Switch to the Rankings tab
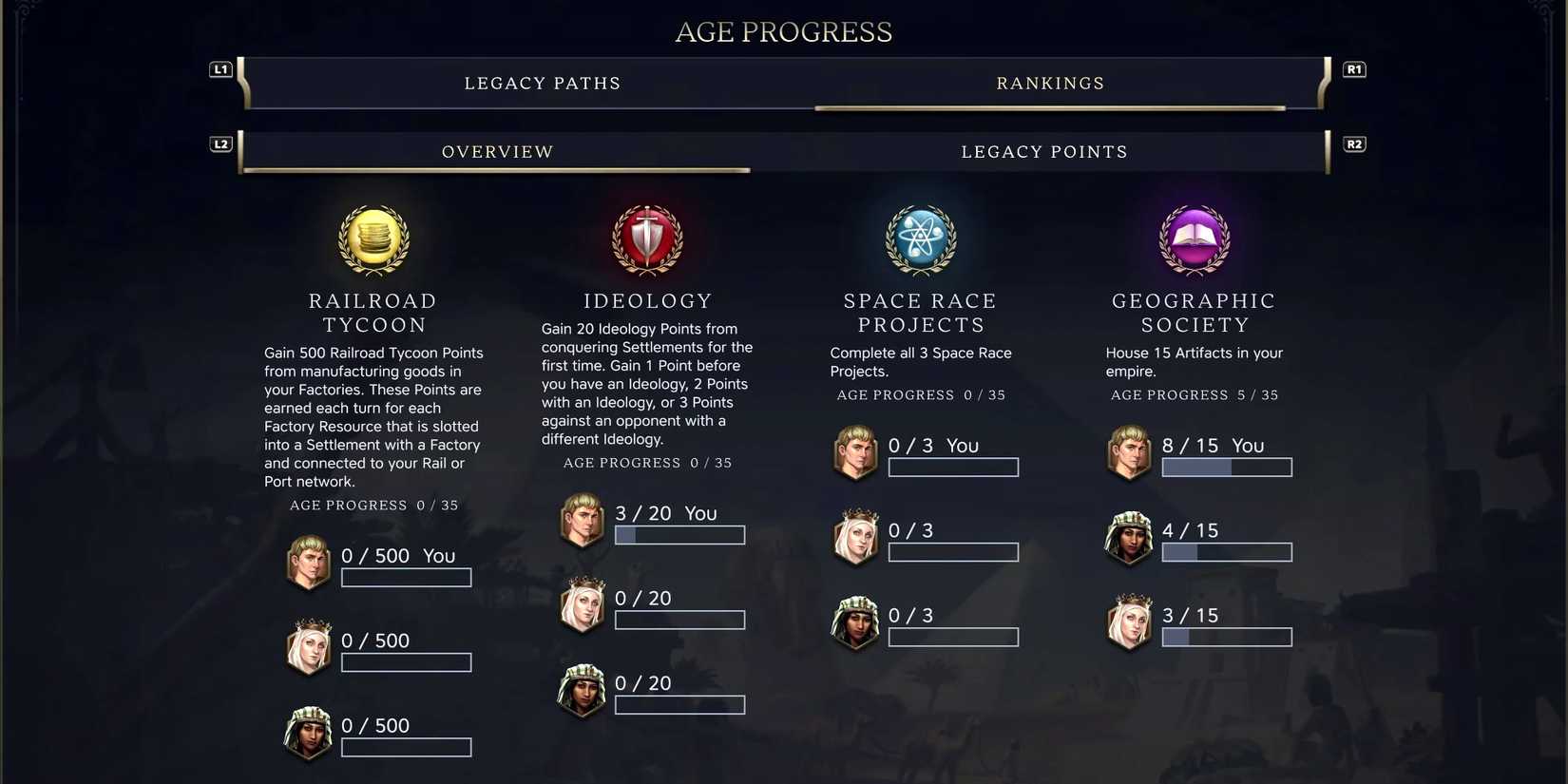Screen dimensions: 1568x784 pos(1050,83)
